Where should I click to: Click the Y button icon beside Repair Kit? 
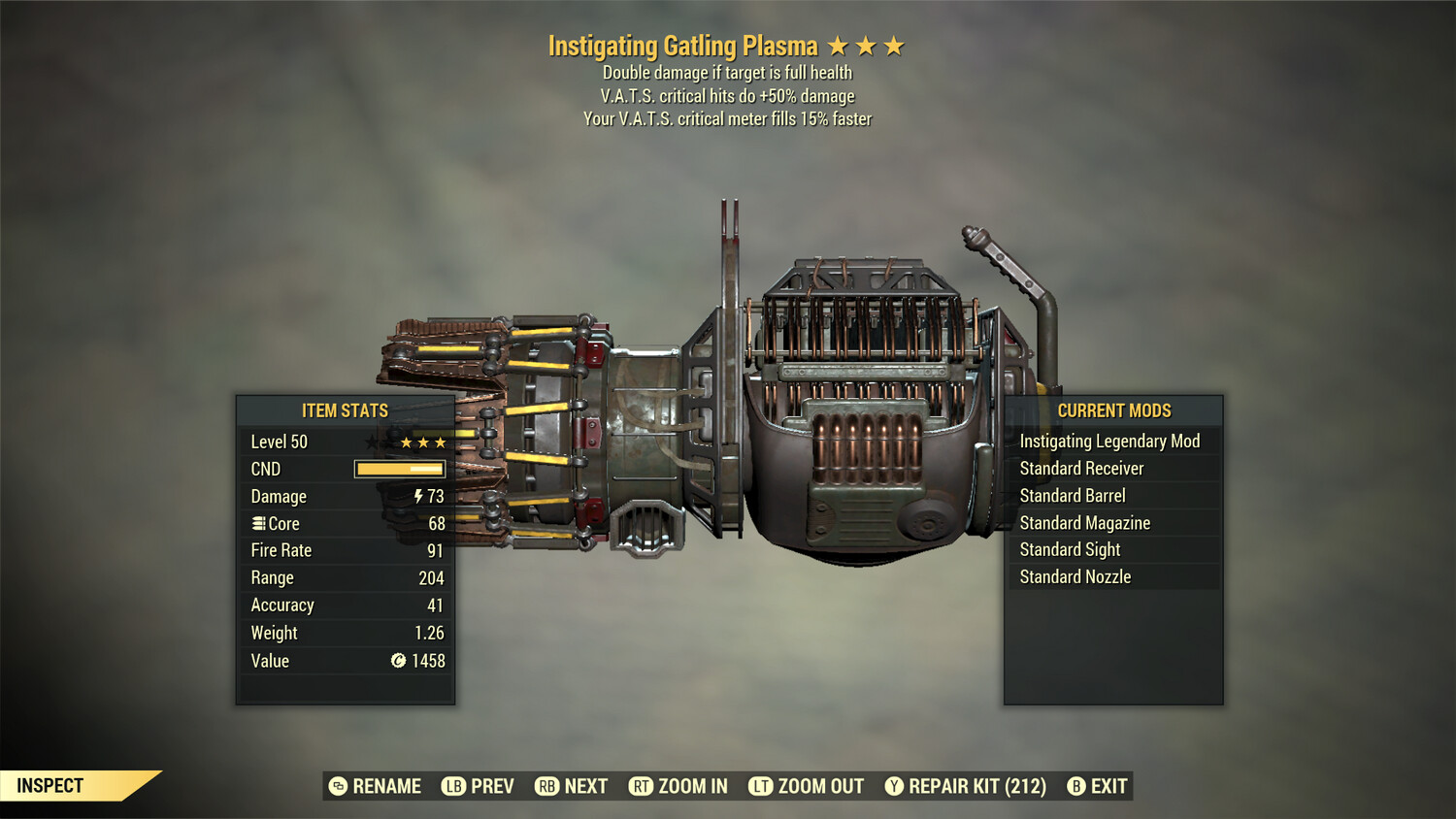[893, 786]
